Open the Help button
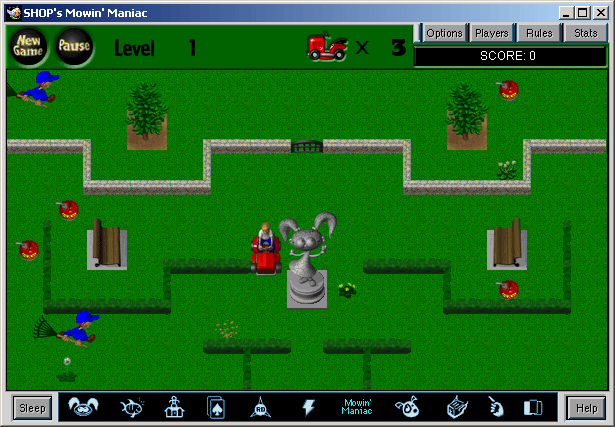Image resolution: width=615 pixels, height=427 pixels. pos(585,407)
